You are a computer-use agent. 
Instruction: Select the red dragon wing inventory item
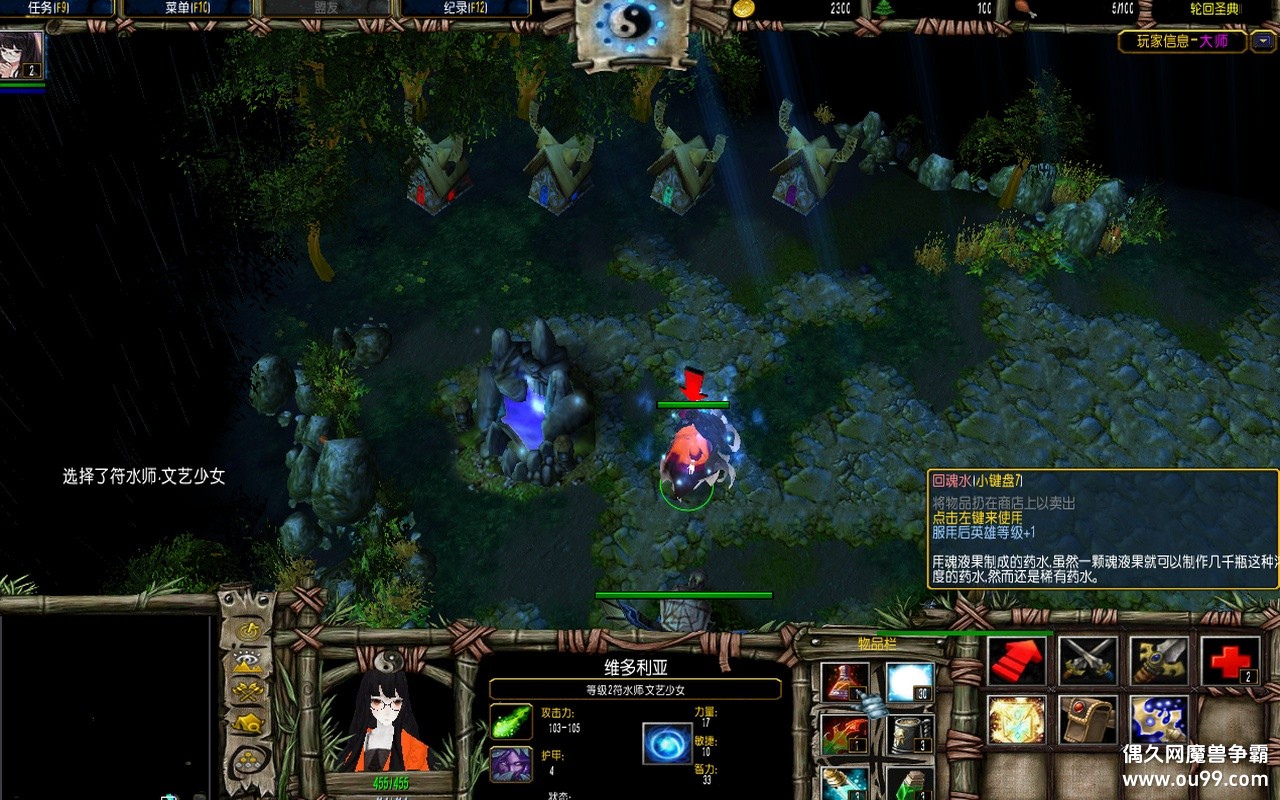tap(845, 734)
